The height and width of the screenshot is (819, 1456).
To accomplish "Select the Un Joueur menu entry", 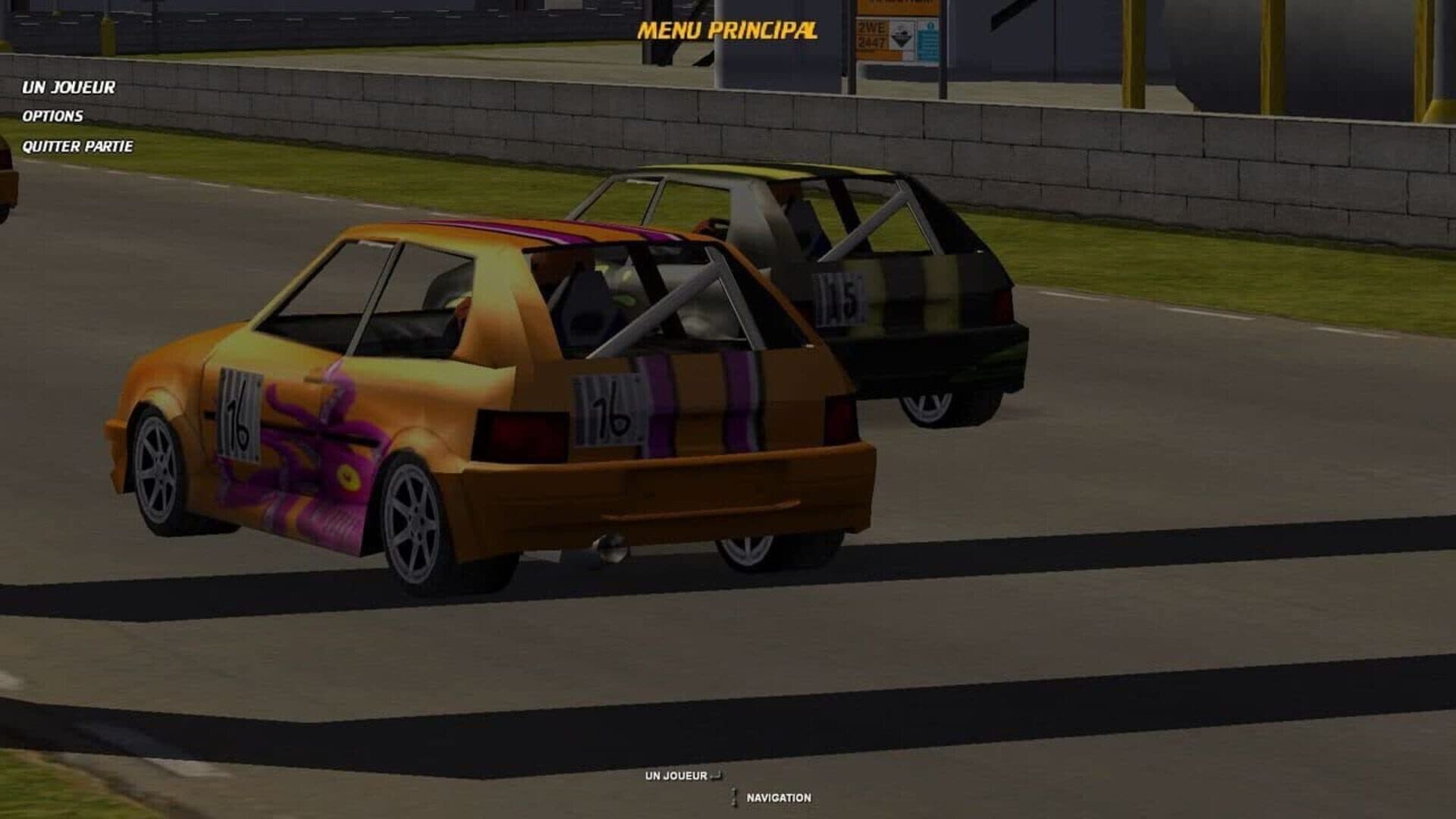I will [69, 88].
